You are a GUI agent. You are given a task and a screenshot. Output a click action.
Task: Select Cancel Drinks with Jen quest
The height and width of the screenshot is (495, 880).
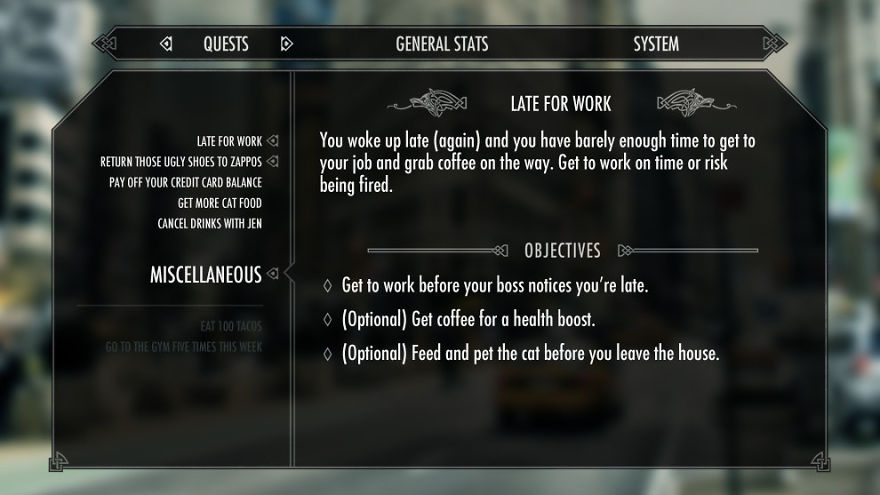click(209, 223)
